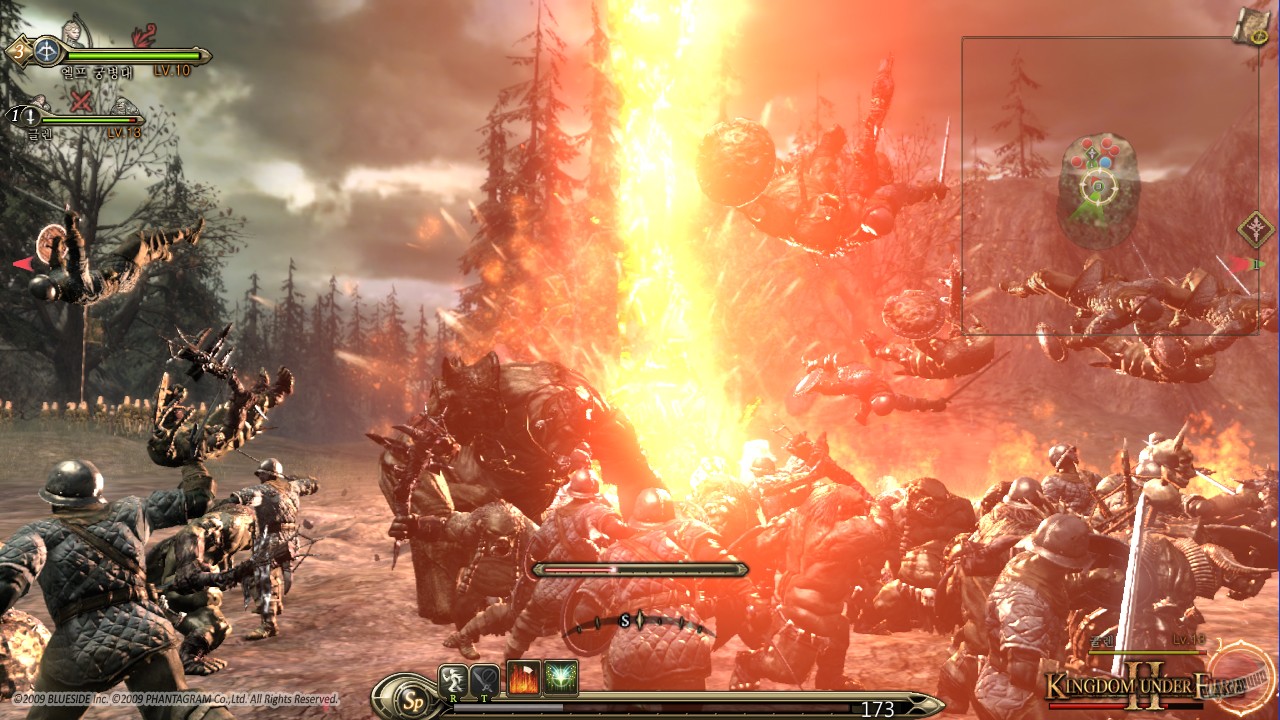Toggle the red X status marker near Glenn

tap(80, 100)
